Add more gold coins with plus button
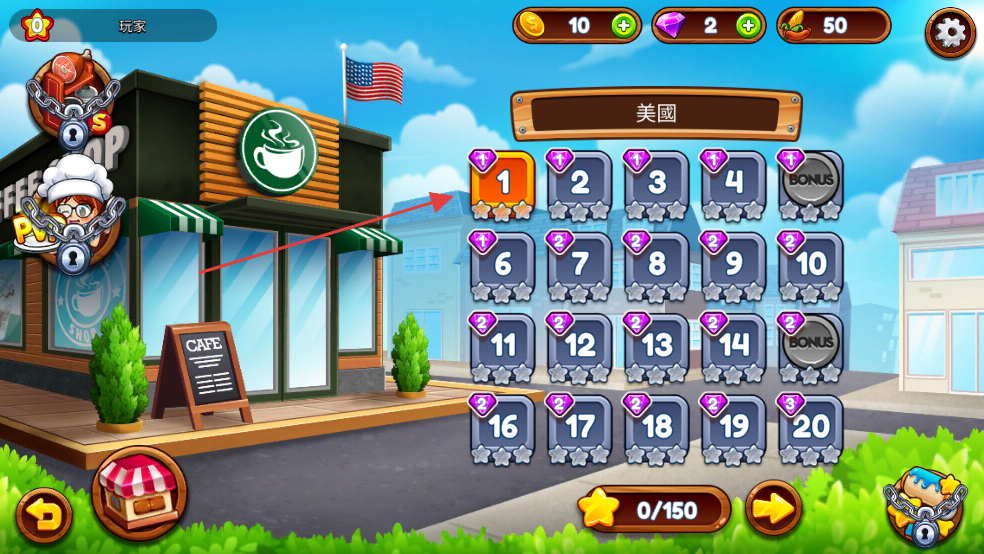 click(623, 26)
